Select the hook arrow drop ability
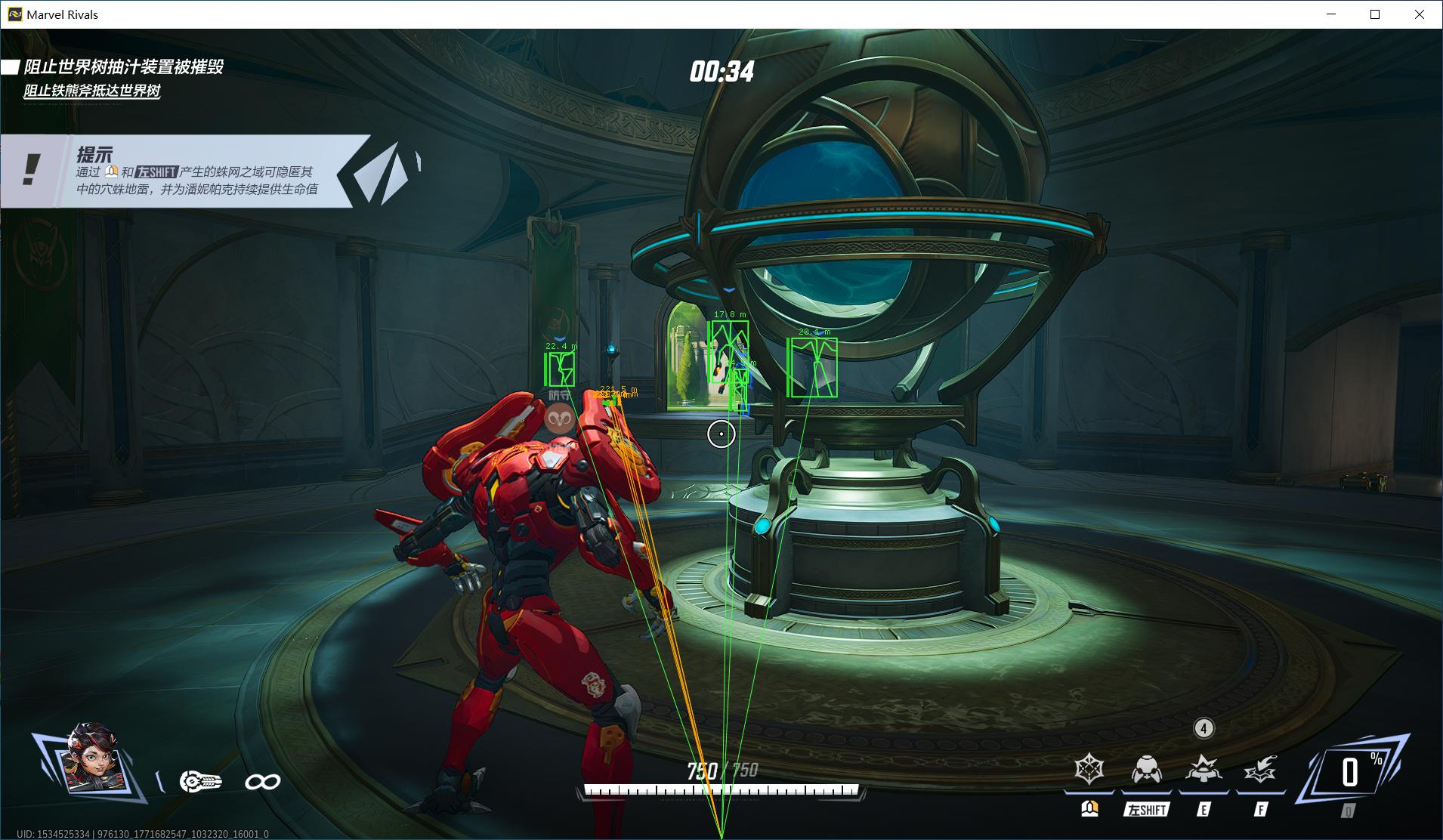 point(1259,770)
